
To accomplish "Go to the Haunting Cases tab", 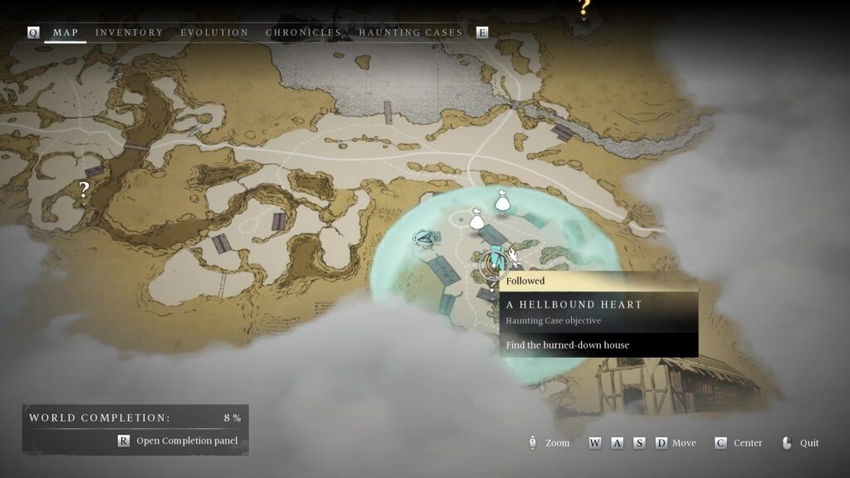I will (410, 33).
